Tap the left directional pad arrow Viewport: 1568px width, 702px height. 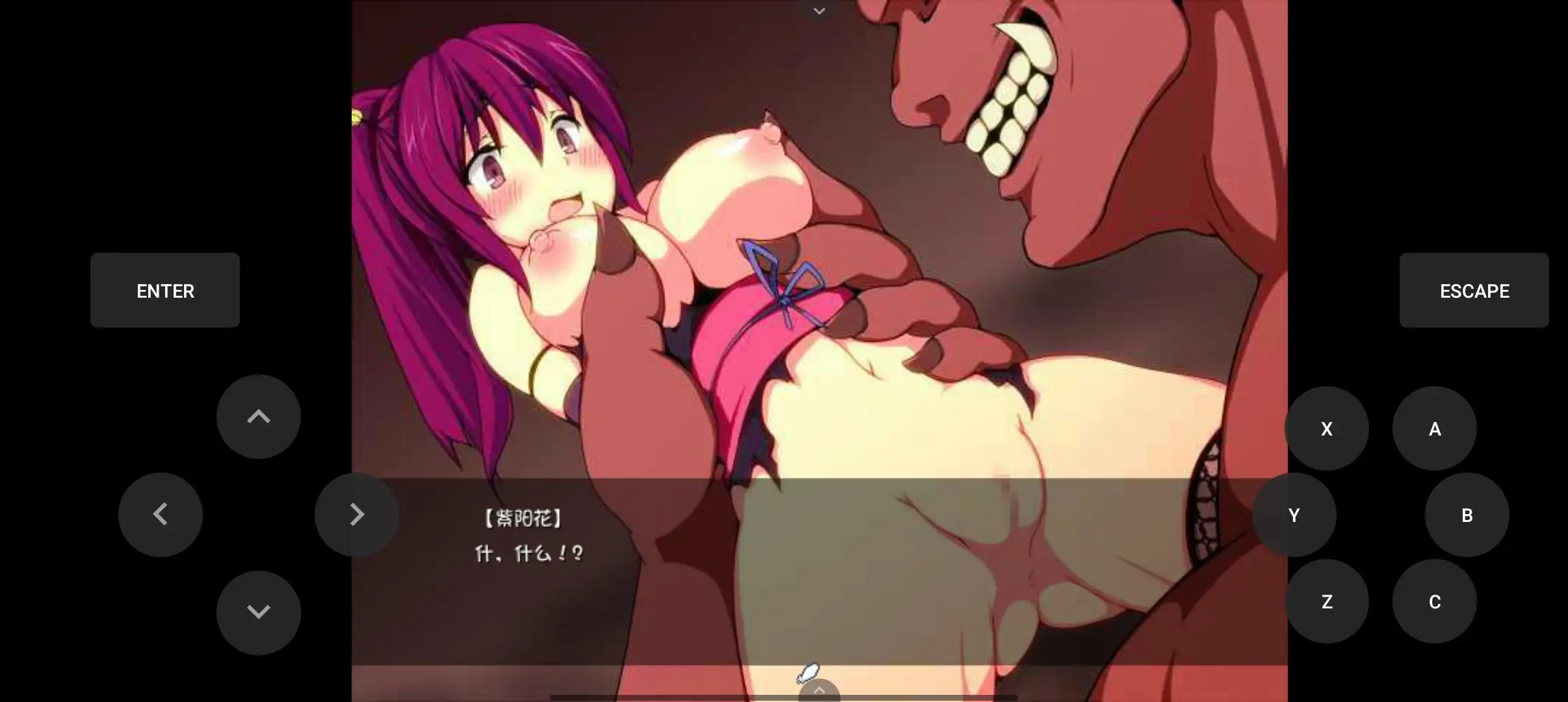coord(160,514)
